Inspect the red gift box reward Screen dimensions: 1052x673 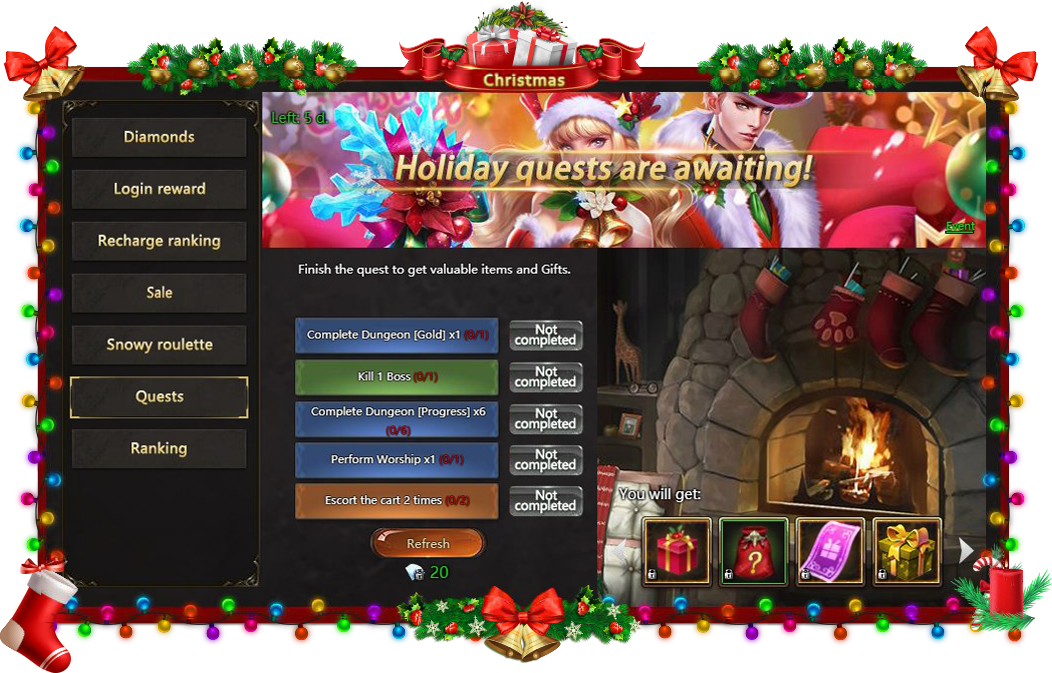[x=677, y=551]
